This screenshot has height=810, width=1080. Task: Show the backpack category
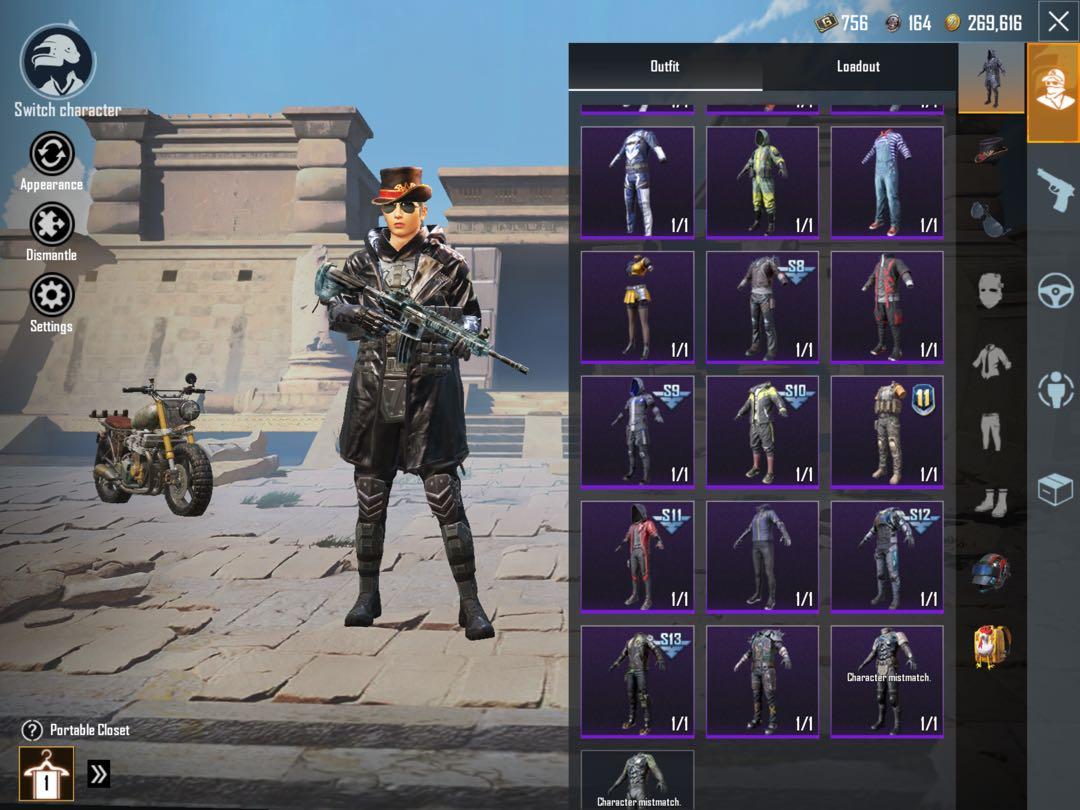pos(990,646)
